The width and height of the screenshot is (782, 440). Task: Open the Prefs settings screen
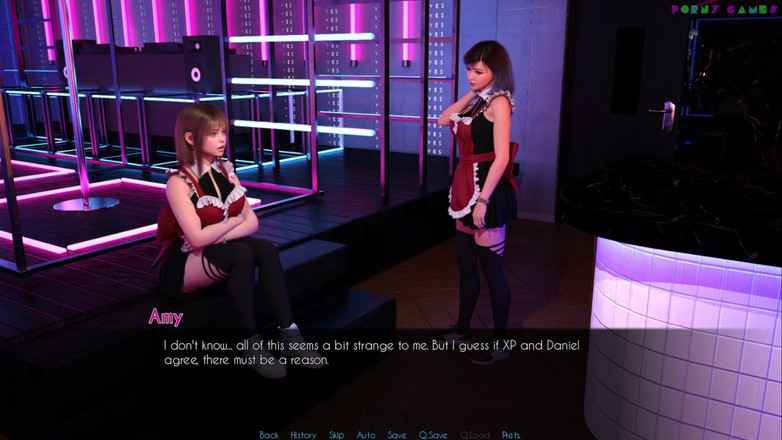(511, 435)
